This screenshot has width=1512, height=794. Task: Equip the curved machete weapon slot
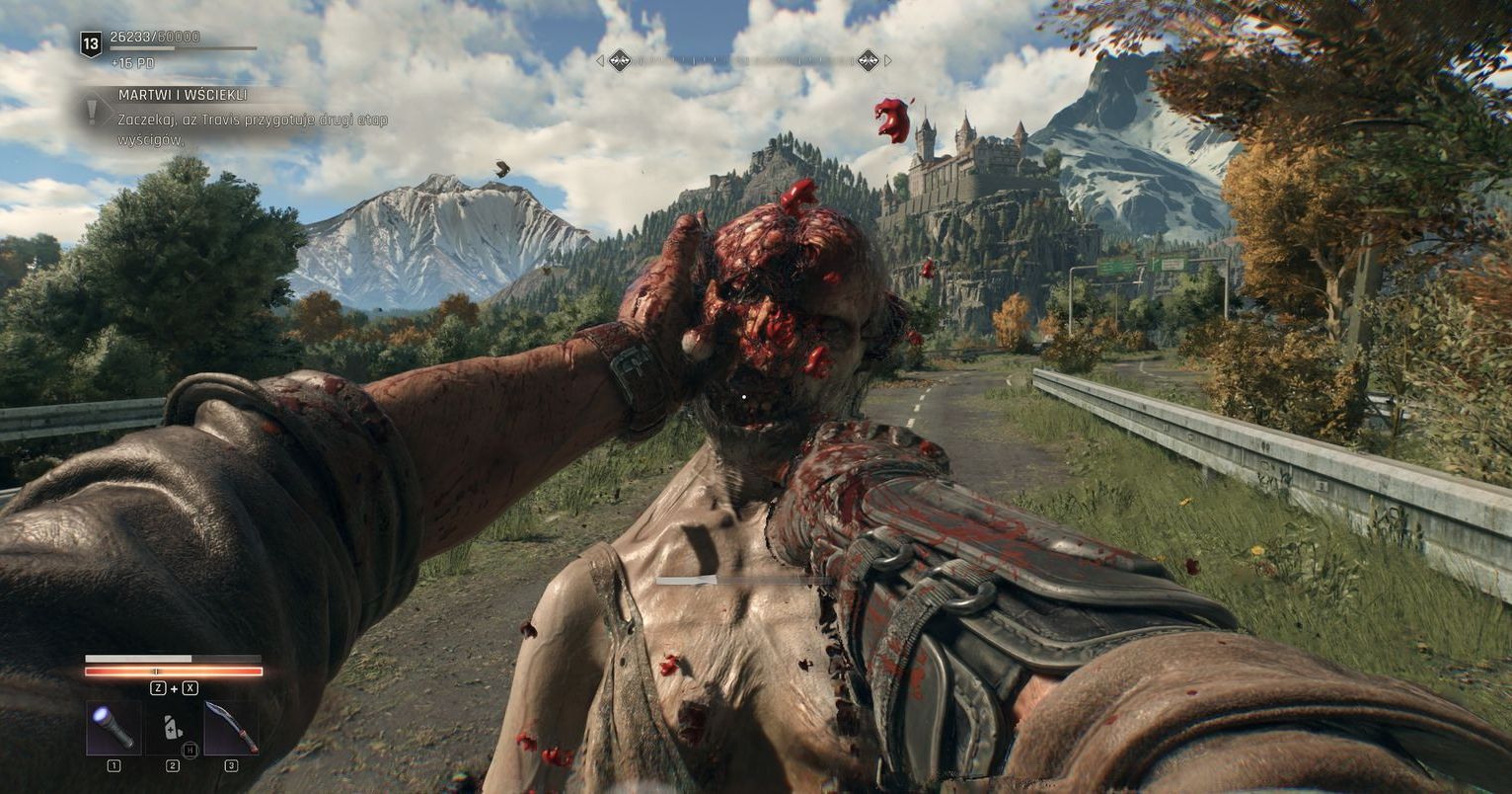pos(232,729)
